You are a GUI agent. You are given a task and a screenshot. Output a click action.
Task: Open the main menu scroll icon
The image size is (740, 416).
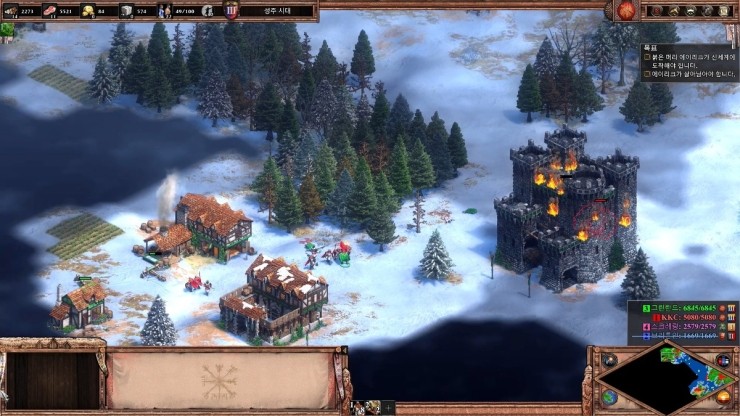tap(726, 11)
